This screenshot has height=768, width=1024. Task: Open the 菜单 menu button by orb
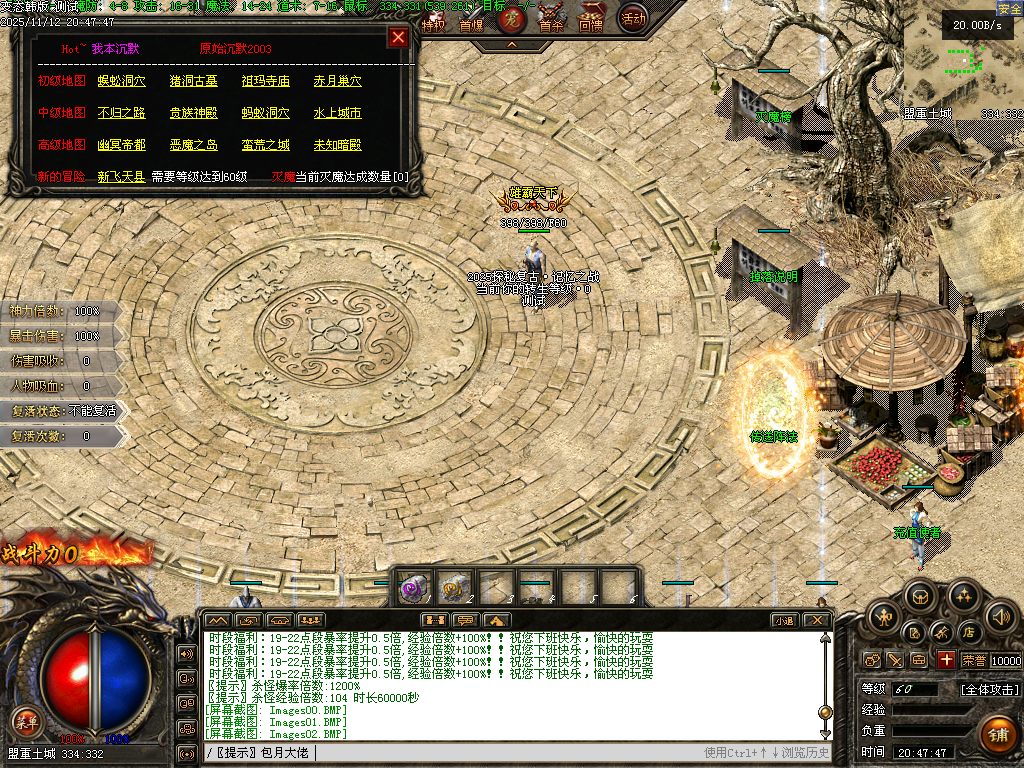(26, 719)
